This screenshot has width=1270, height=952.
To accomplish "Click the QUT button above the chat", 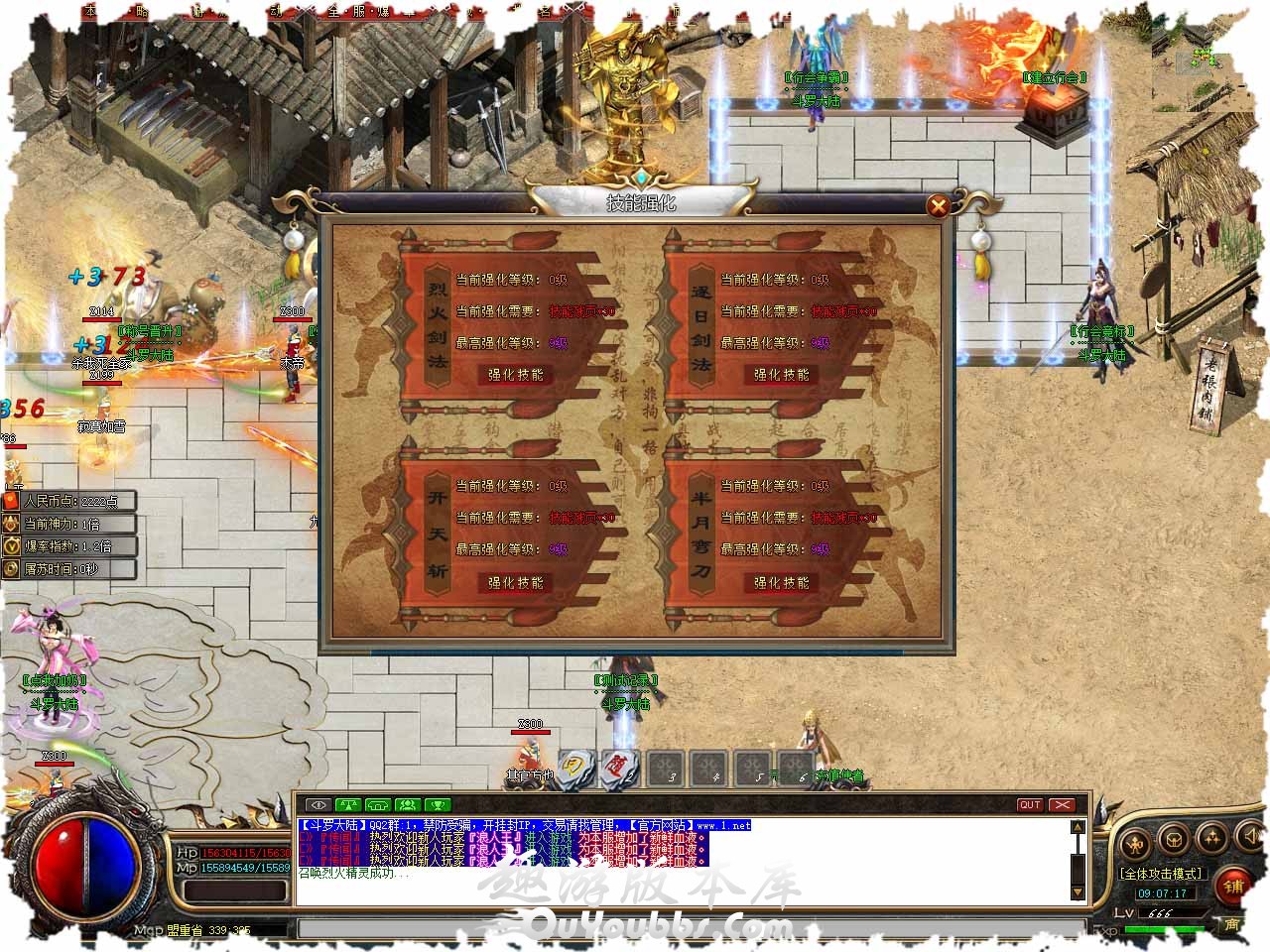I will pos(1030,804).
